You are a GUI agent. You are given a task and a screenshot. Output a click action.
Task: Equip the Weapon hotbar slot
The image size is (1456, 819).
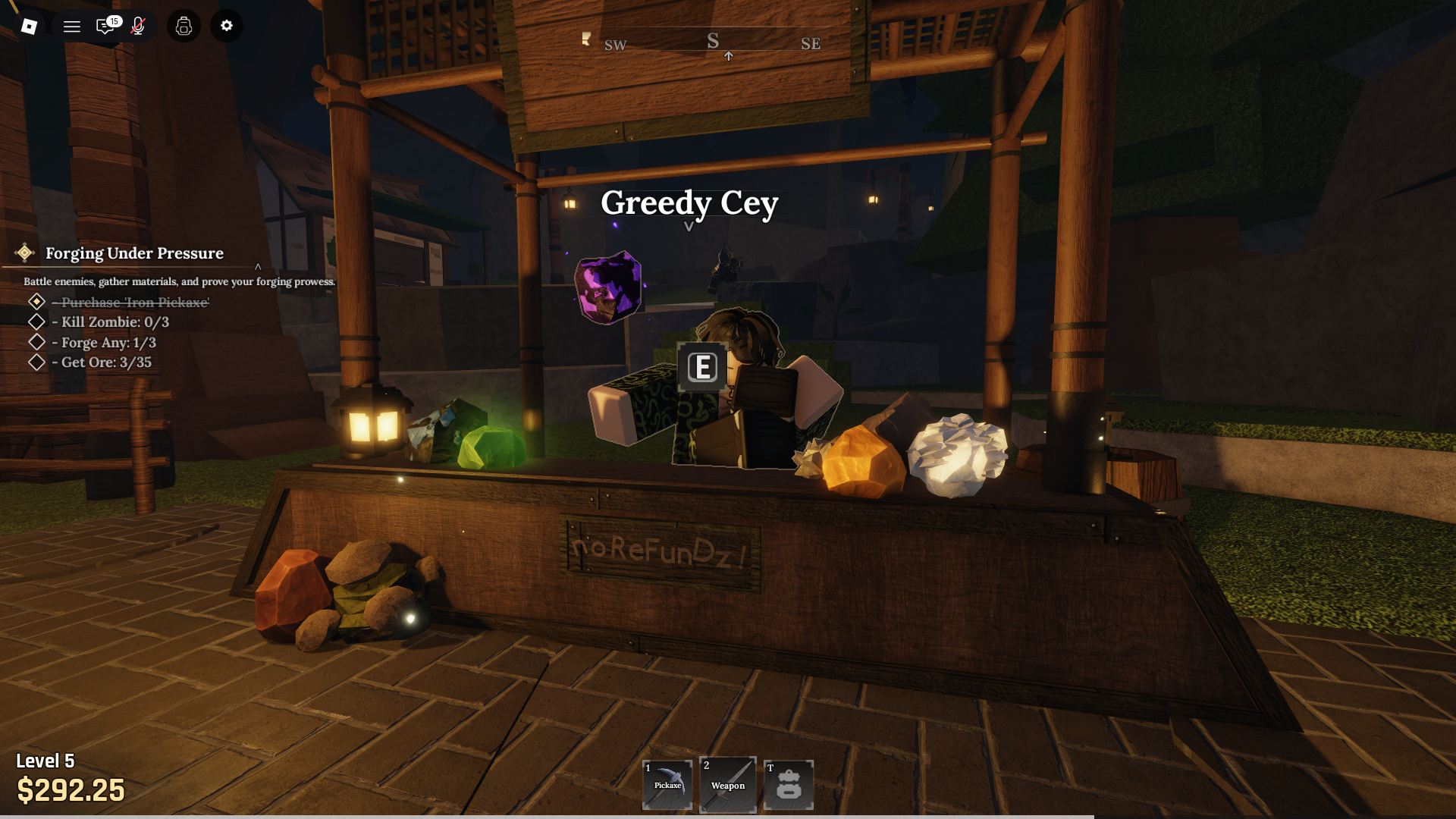point(728,785)
